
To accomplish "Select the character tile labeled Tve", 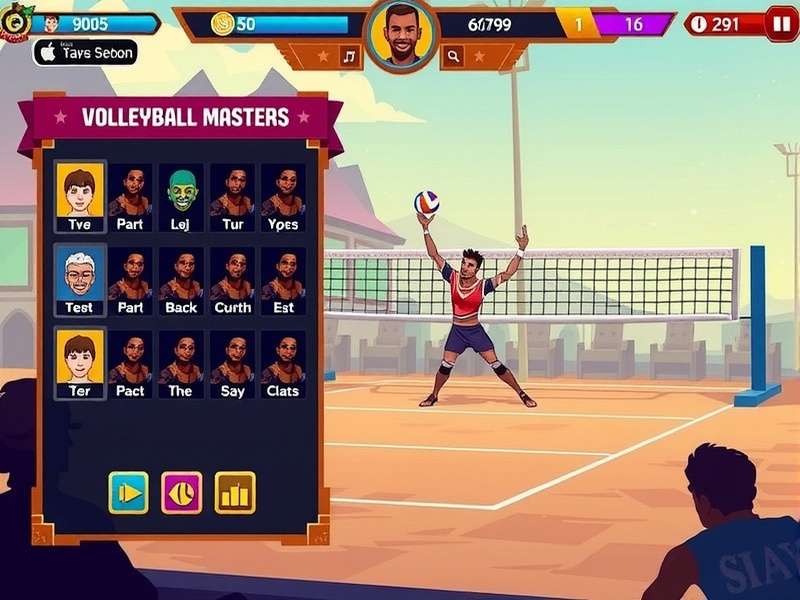I will (x=79, y=197).
